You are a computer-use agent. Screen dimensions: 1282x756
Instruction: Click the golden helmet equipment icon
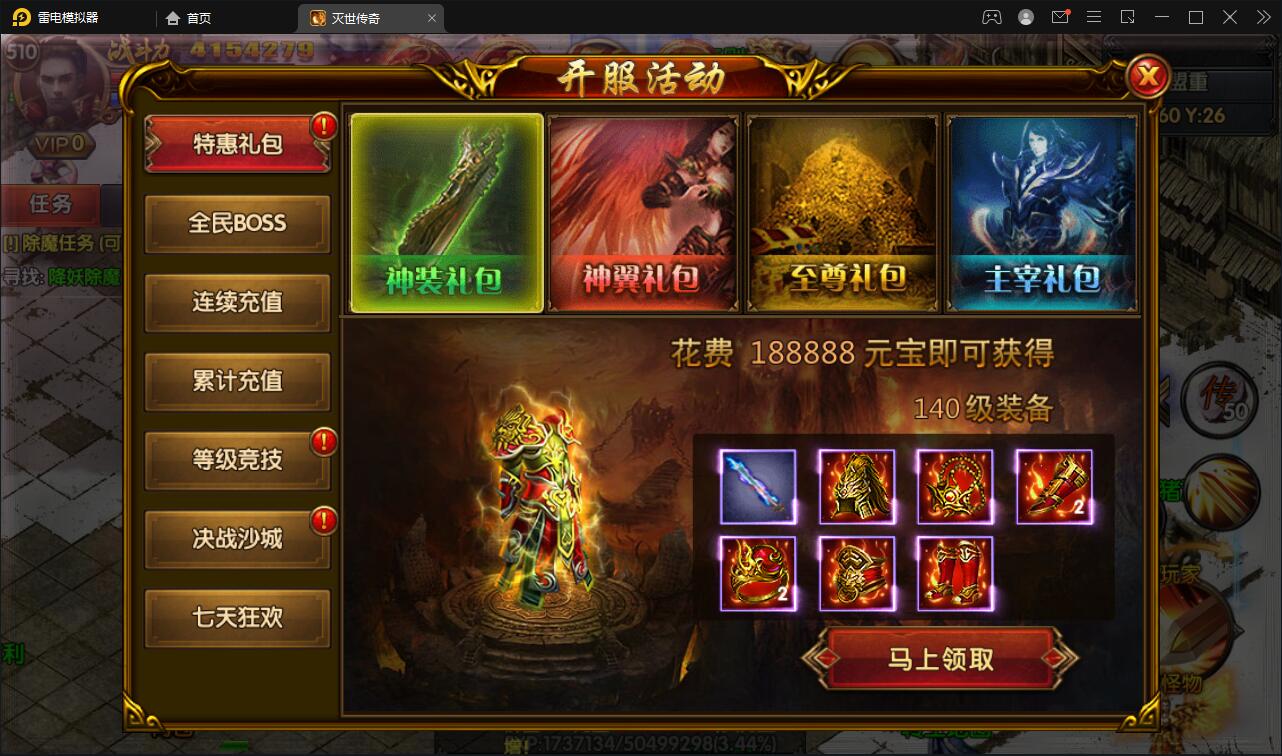(857, 488)
